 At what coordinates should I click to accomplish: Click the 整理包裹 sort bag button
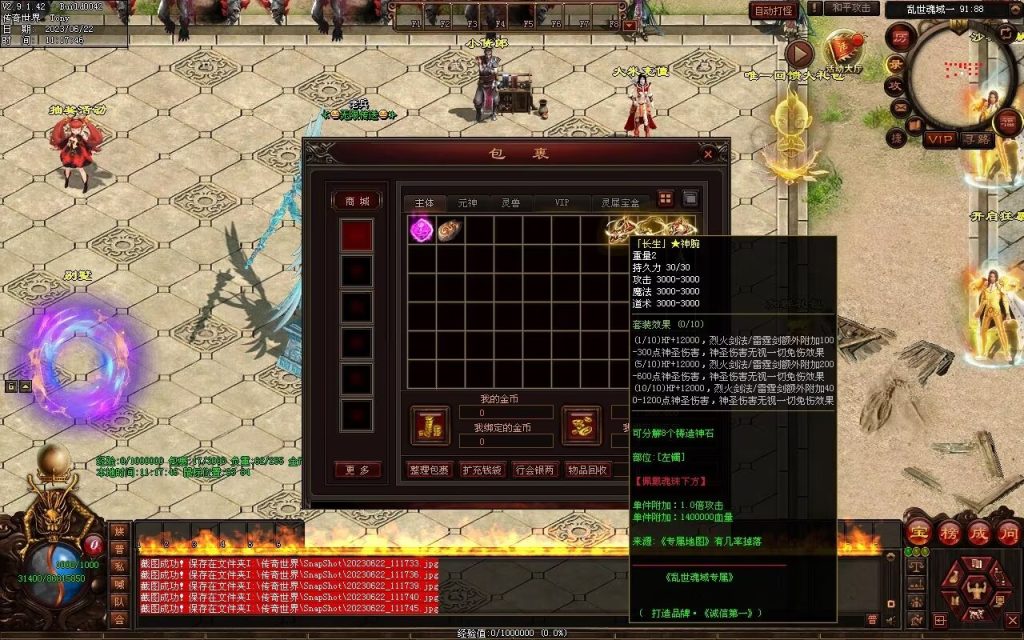429,469
